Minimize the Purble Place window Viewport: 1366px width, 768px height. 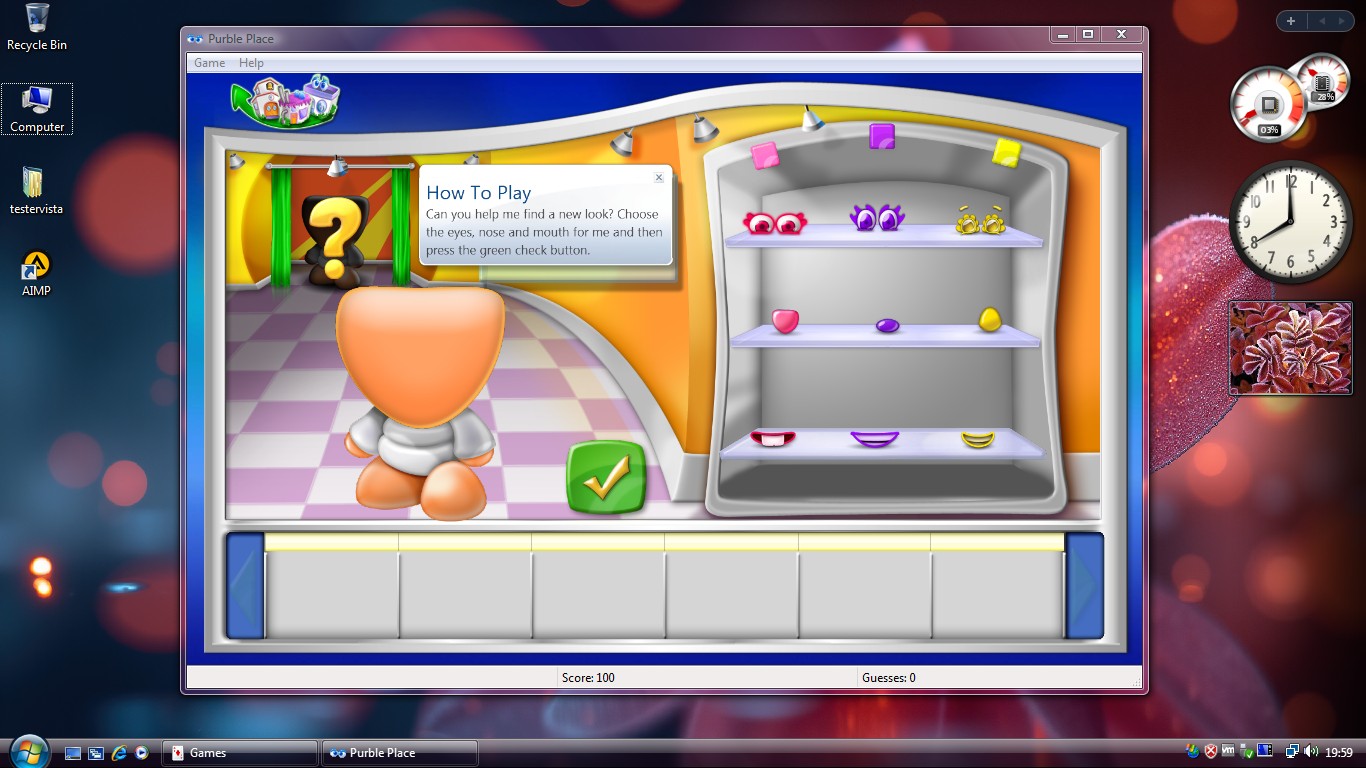pyautogui.click(x=1061, y=34)
